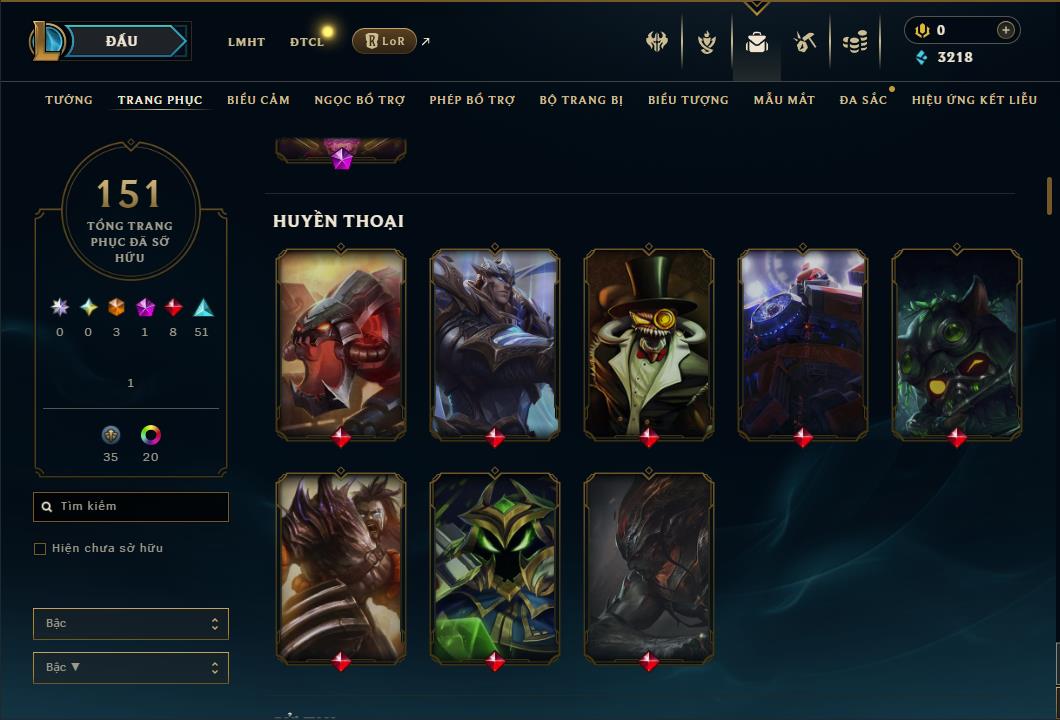The image size is (1060, 720).
Task: Switch to the MẪU MẮT tab
Action: tap(784, 100)
